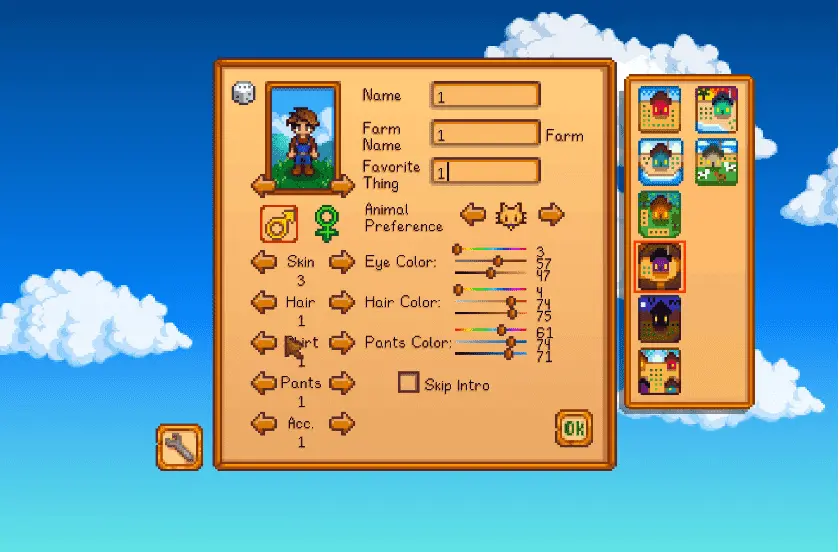Confirm character with the OK button

coord(573,428)
